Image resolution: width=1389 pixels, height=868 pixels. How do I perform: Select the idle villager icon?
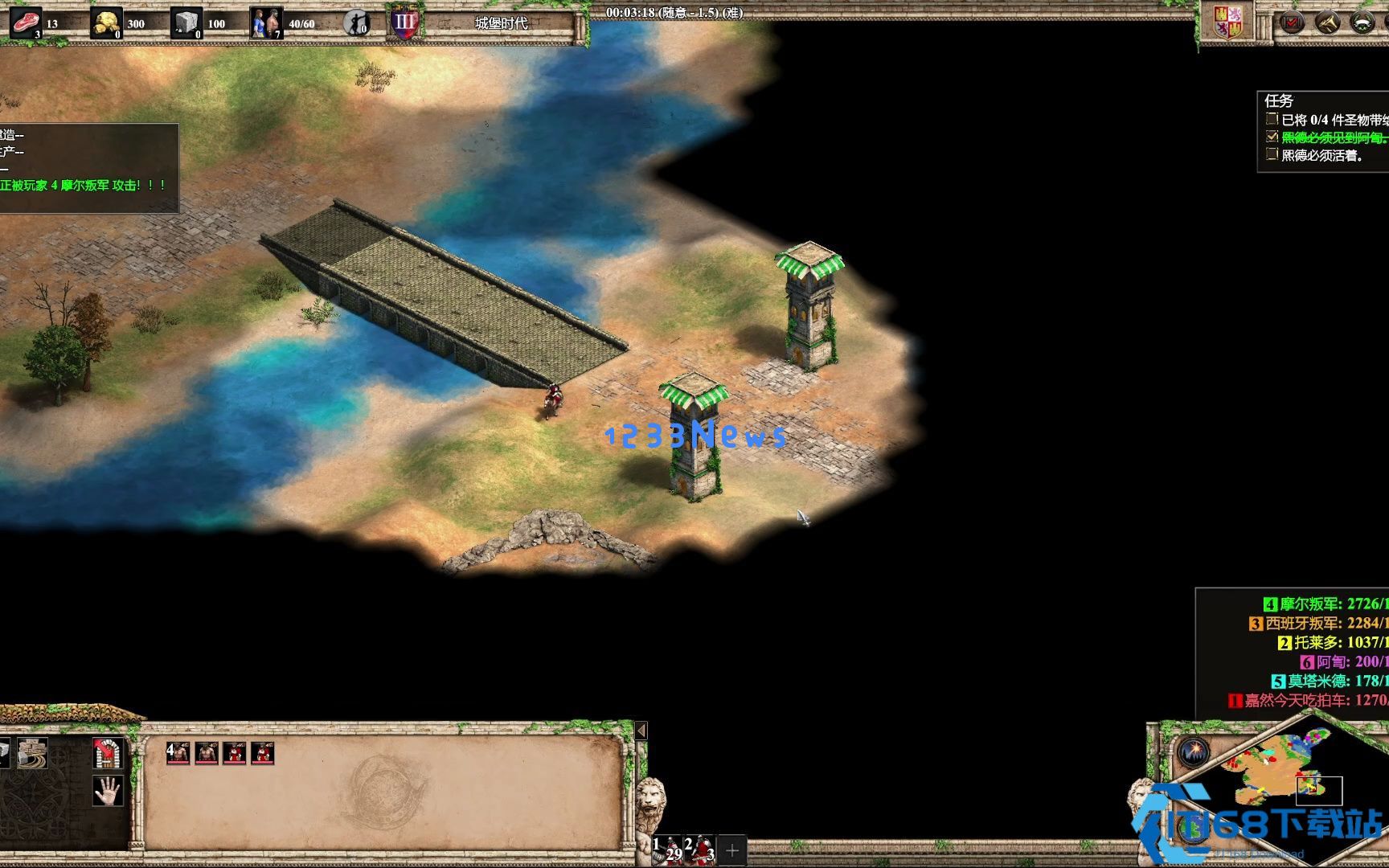point(356,23)
